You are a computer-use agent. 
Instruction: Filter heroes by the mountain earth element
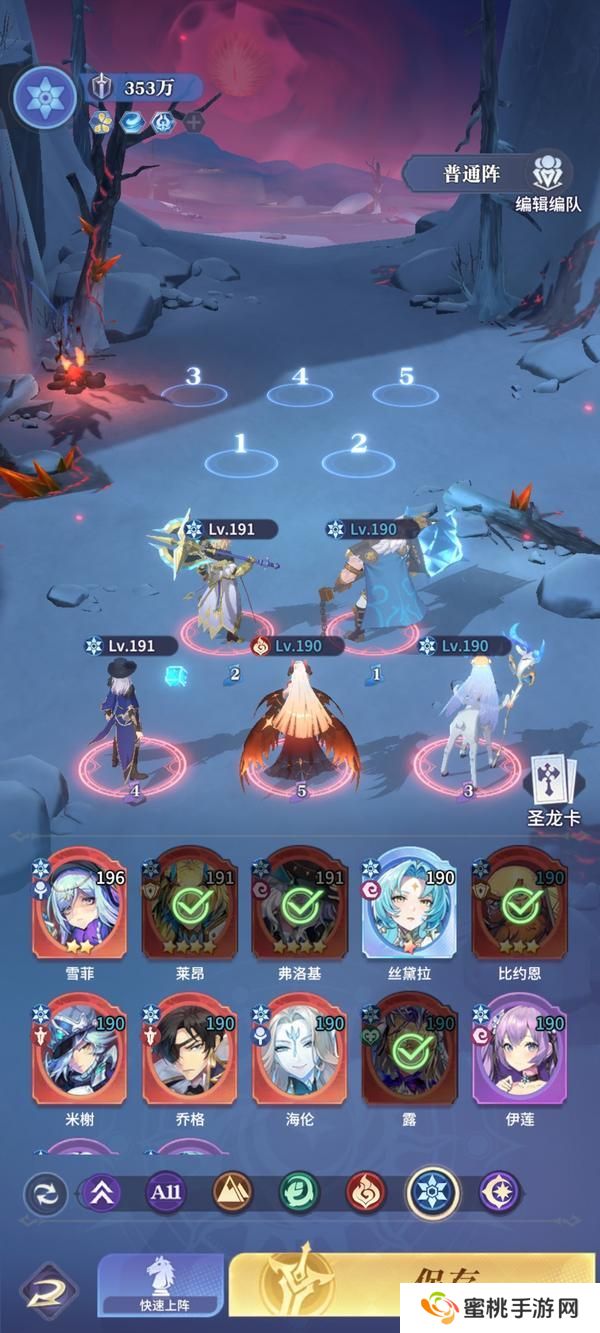tap(233, 1192)
